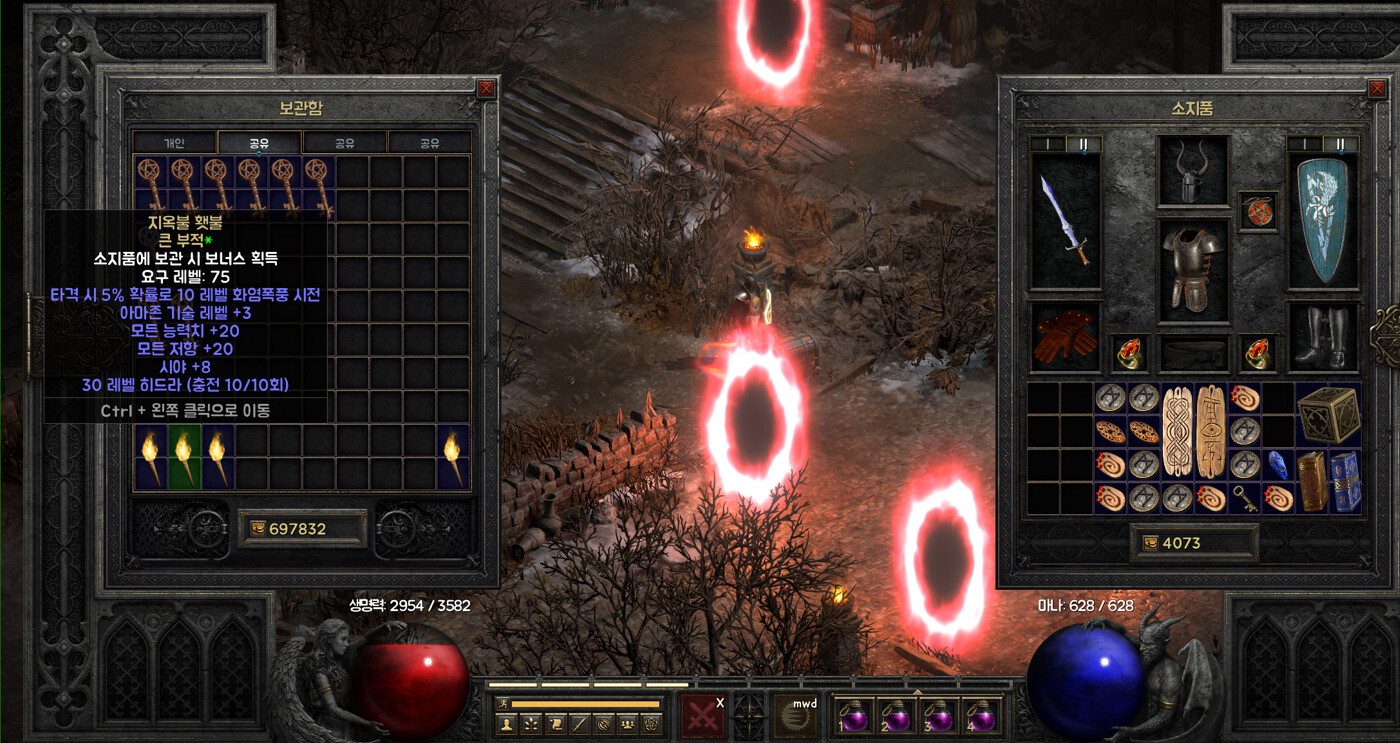
Task: Pick up the lone torch in the stash's right column
Action: coord(453,456)
